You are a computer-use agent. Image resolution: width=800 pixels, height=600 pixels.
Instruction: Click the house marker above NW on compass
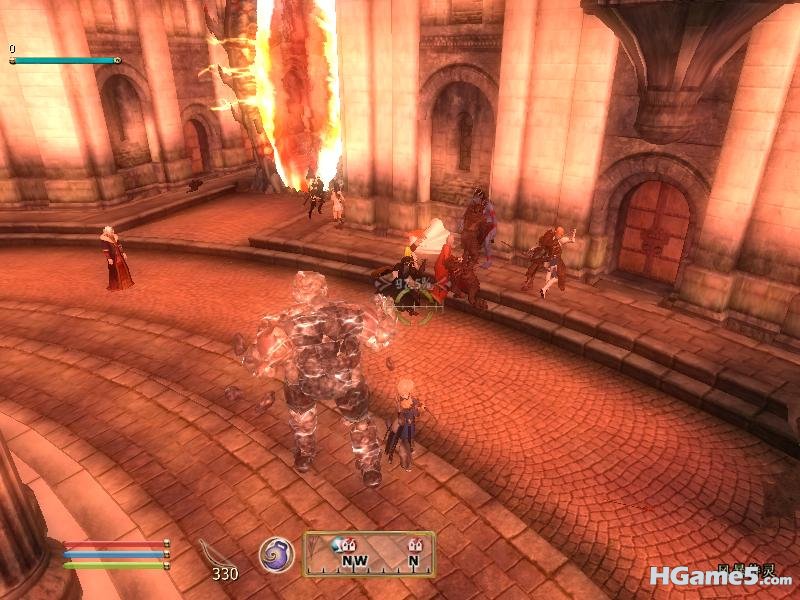pyautogui.click(x=349, y=545)
